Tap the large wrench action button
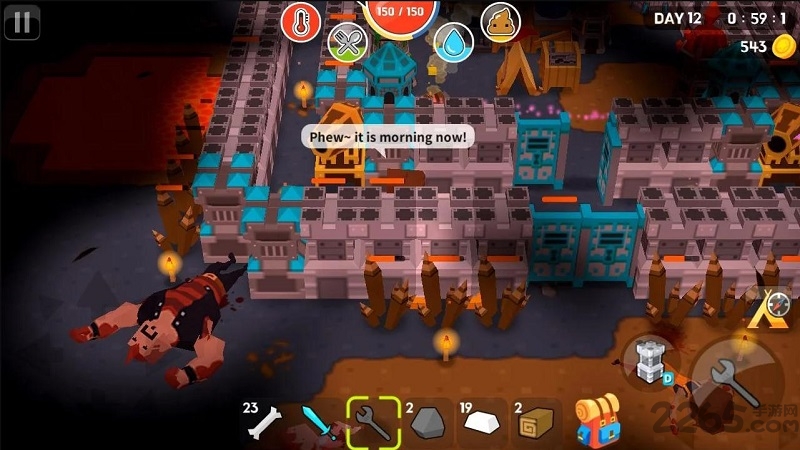The width and height of the screenshot is (800, 450). pos(731,376)
